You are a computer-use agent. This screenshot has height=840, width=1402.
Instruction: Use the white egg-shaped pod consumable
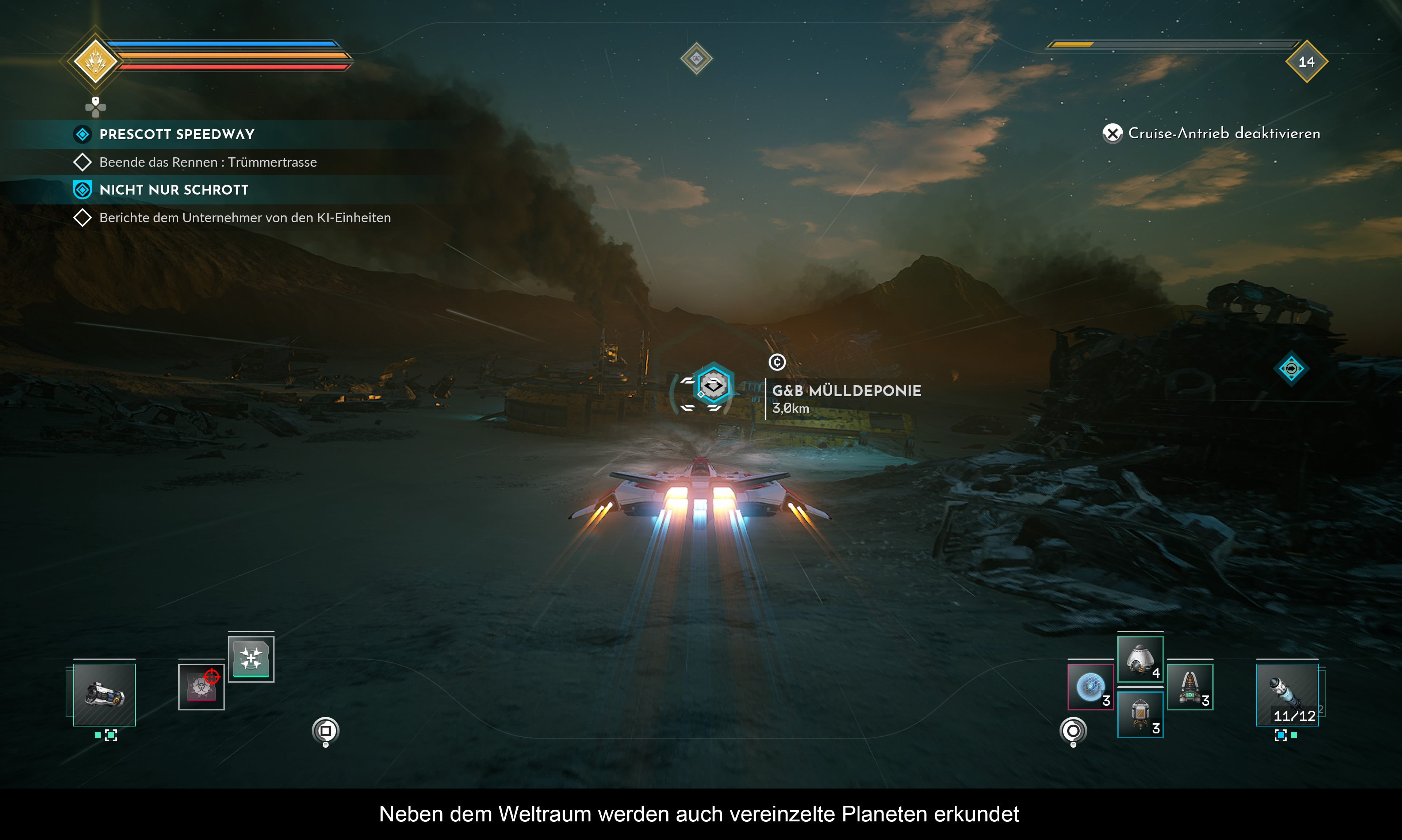tap(1140, 659)
